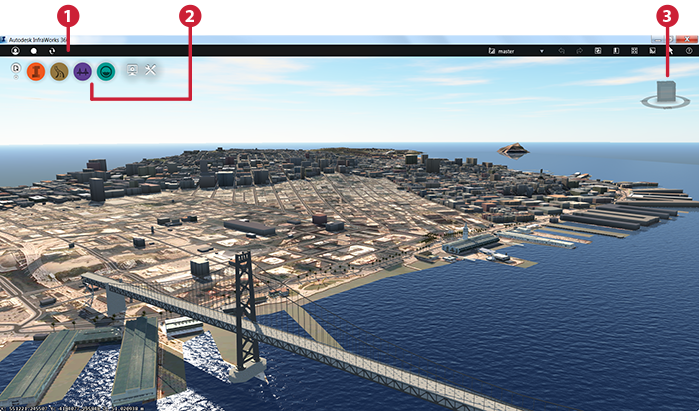This screenshot has height=411, width=699.
Task: Choose the teal drainage design tool
Action: click(105, 71)
